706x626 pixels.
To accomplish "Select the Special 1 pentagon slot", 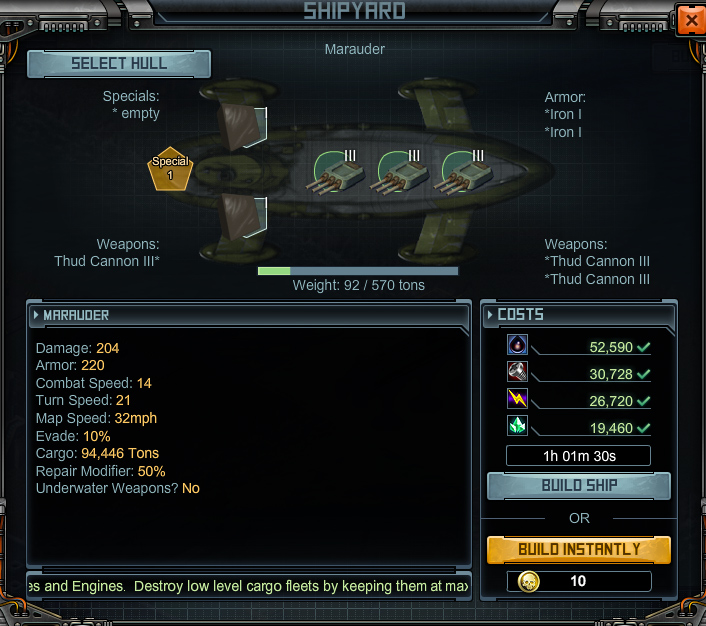I will coord(170,169).
